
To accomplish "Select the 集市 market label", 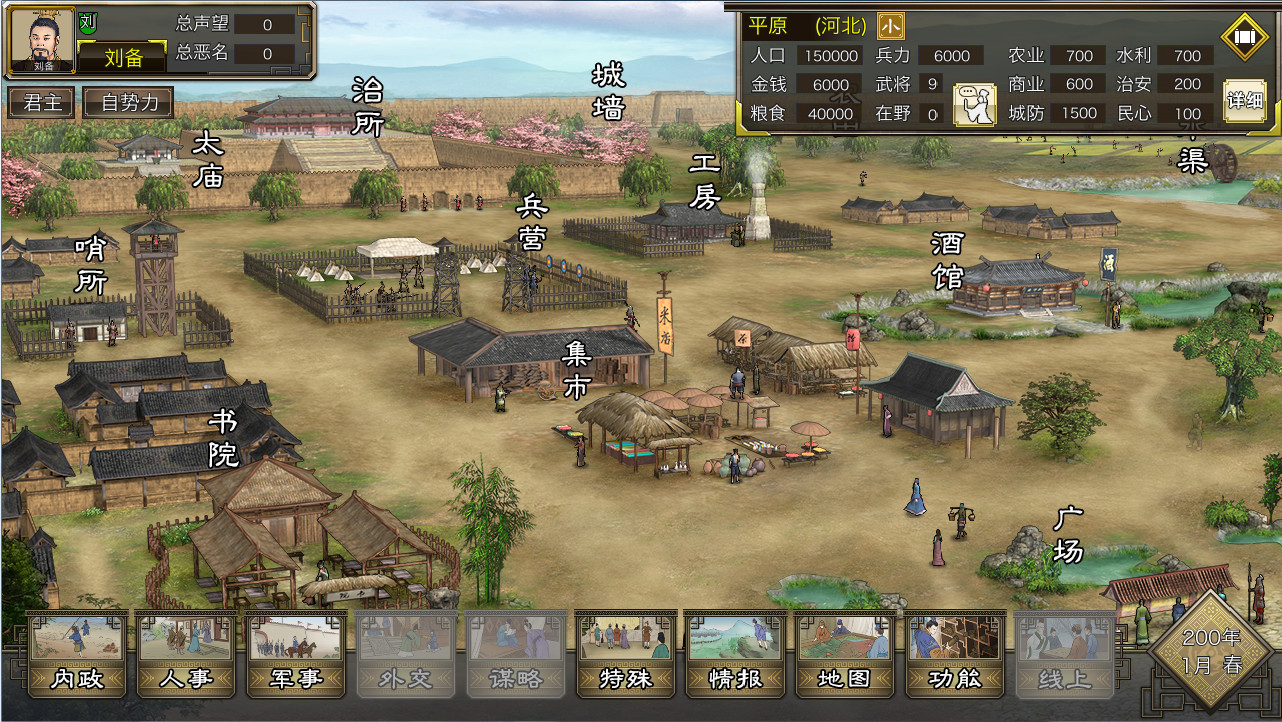I will click(x=577, y=369).
